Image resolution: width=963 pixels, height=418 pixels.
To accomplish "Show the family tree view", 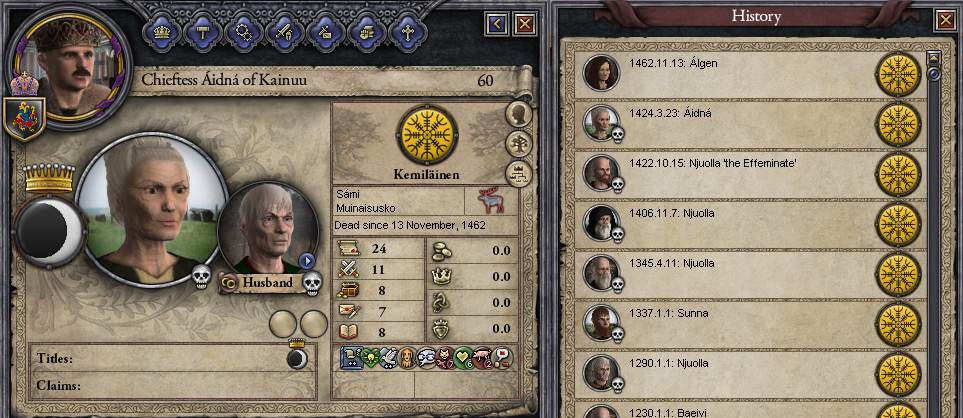I will (x=519, y=143).
